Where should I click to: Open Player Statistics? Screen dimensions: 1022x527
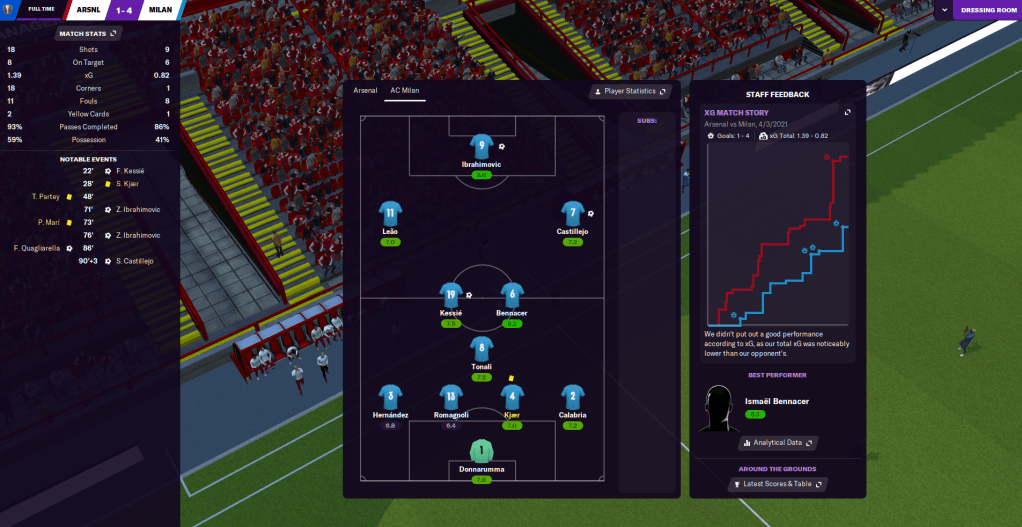pos(630,91)
